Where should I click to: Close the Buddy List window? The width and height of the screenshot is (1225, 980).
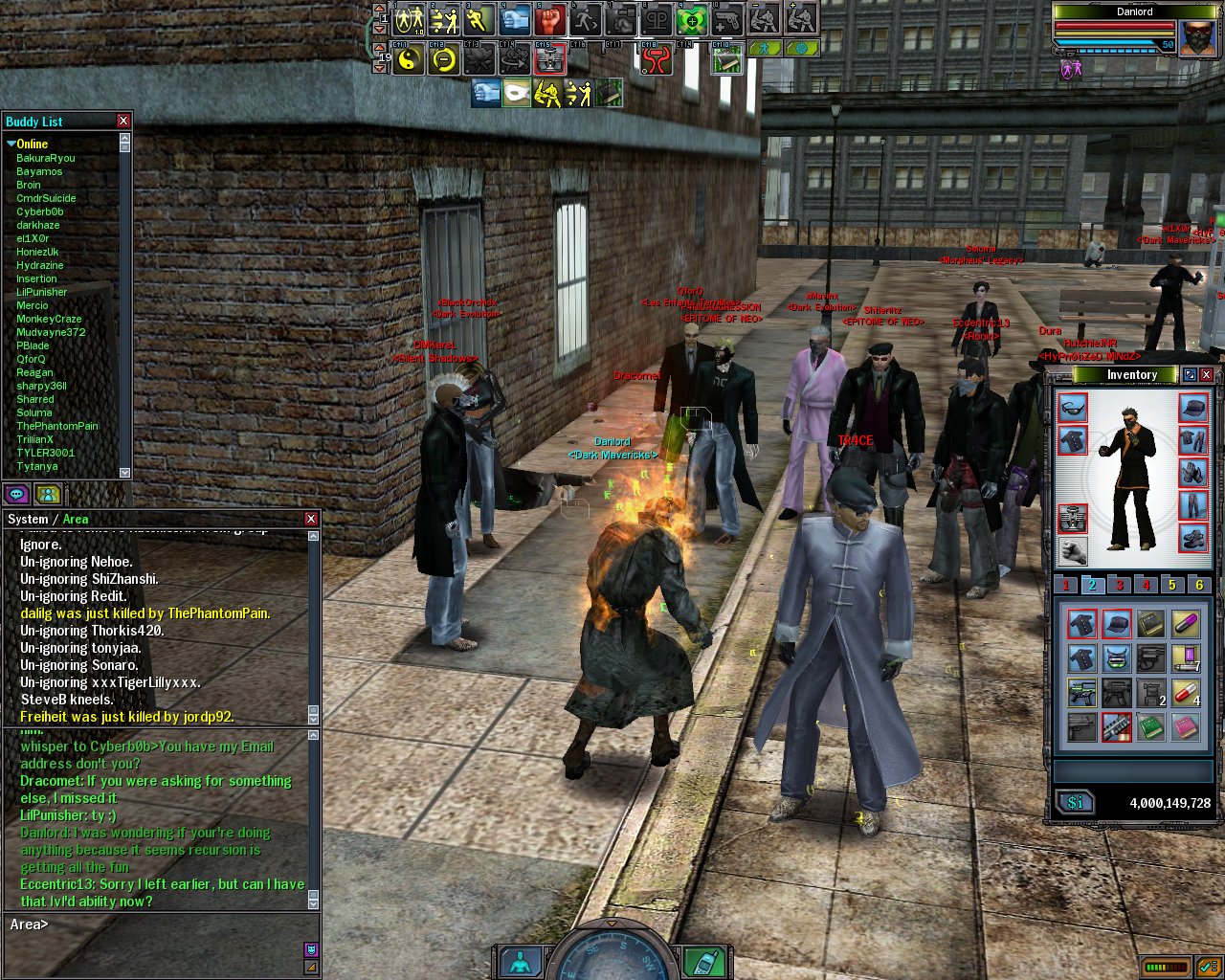(123, 121)
